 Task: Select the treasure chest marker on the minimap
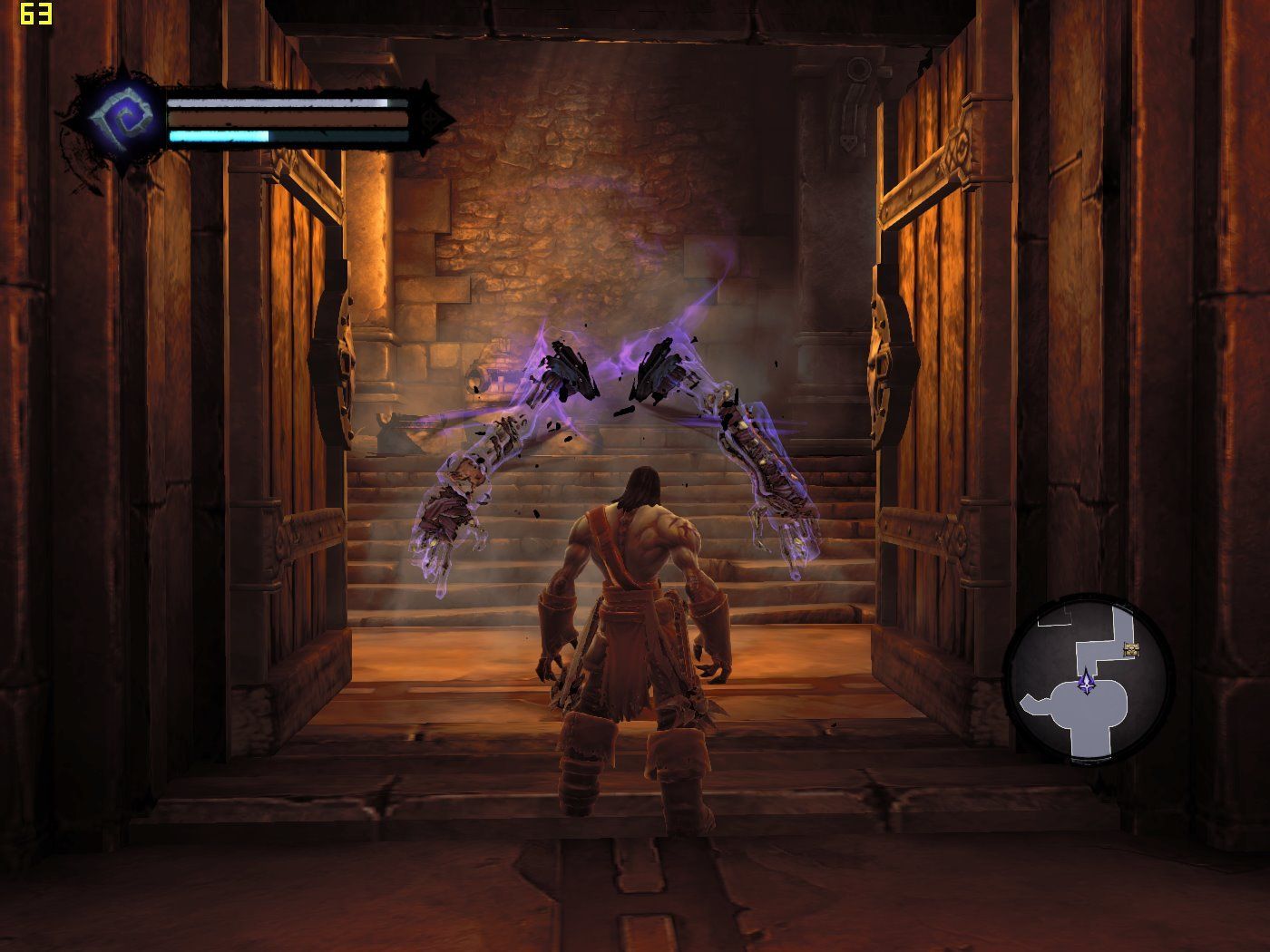1131,648
